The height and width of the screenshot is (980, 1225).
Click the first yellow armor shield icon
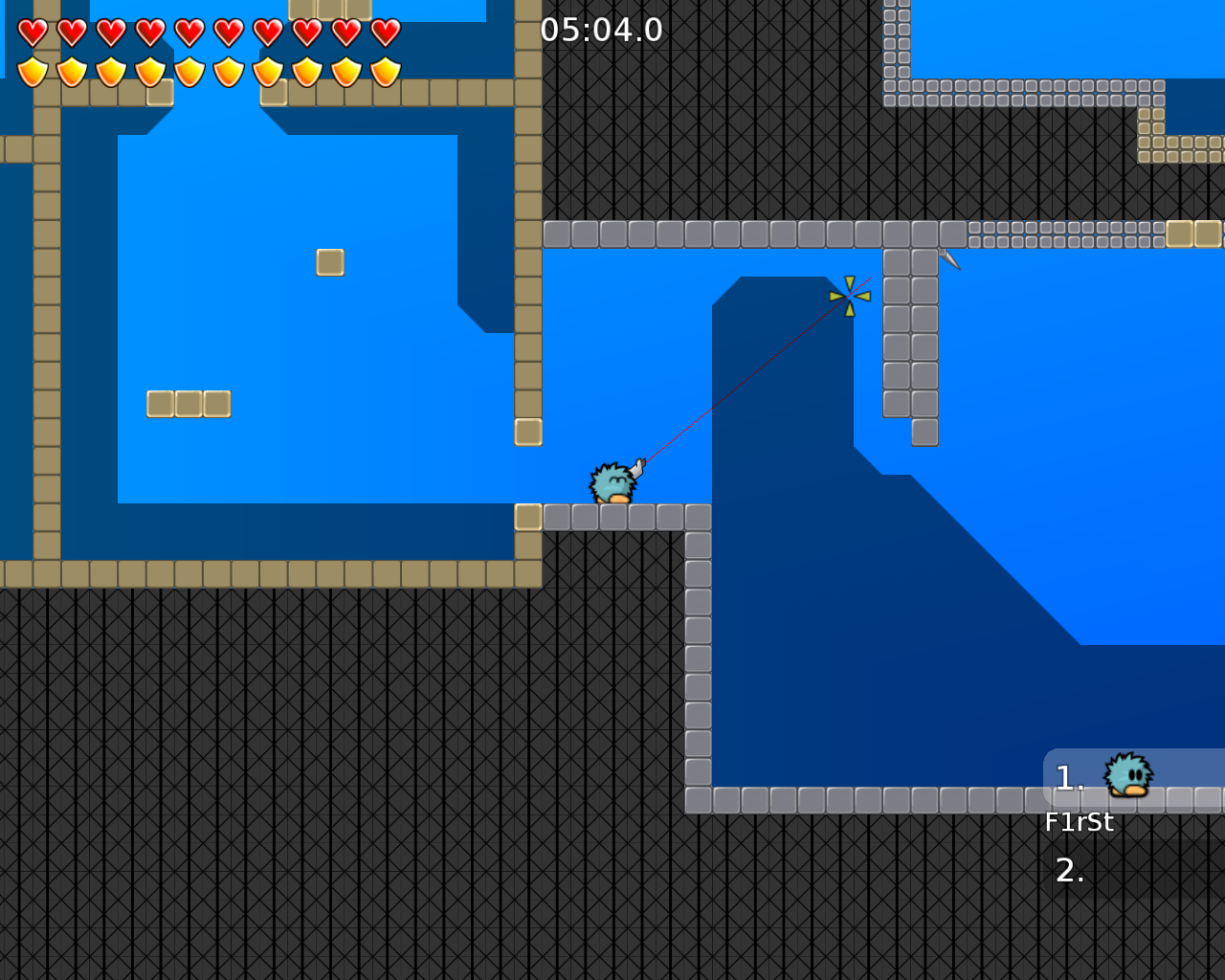point(31,71)
